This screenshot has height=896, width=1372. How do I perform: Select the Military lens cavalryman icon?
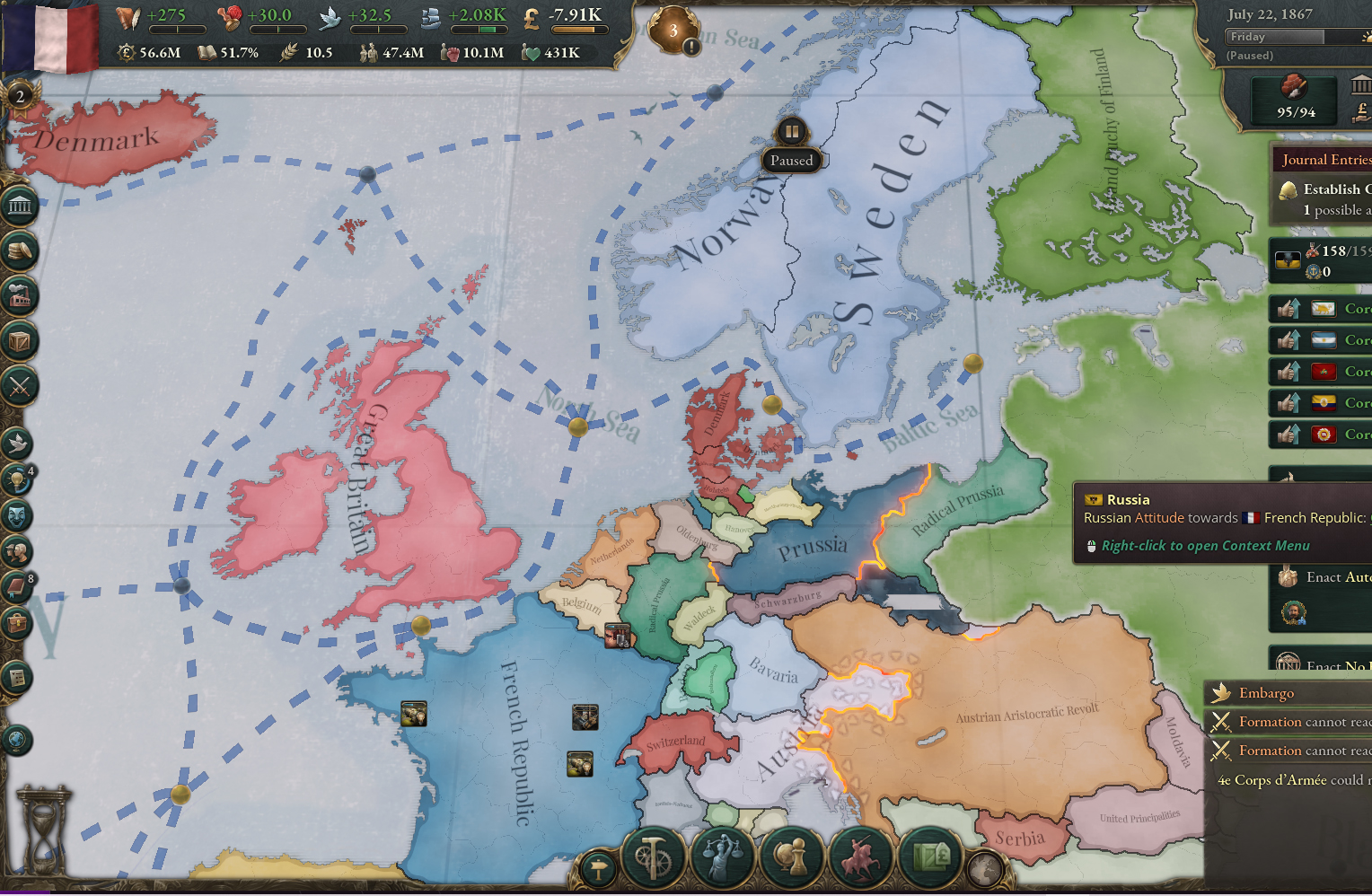pos(860,856)
